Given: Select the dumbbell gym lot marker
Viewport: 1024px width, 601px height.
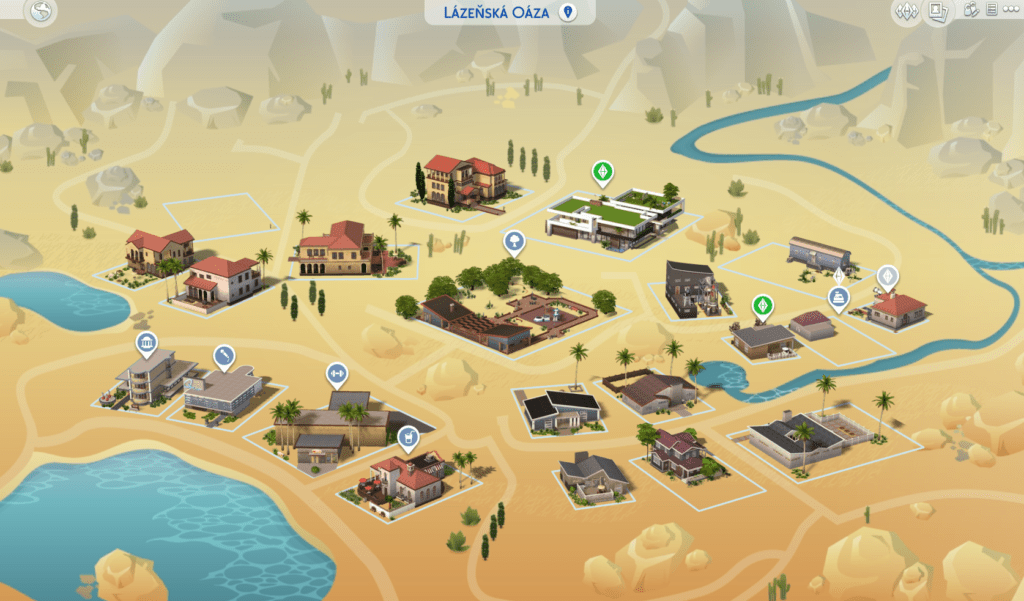Looking at the screenshot, I should point(335,374).
